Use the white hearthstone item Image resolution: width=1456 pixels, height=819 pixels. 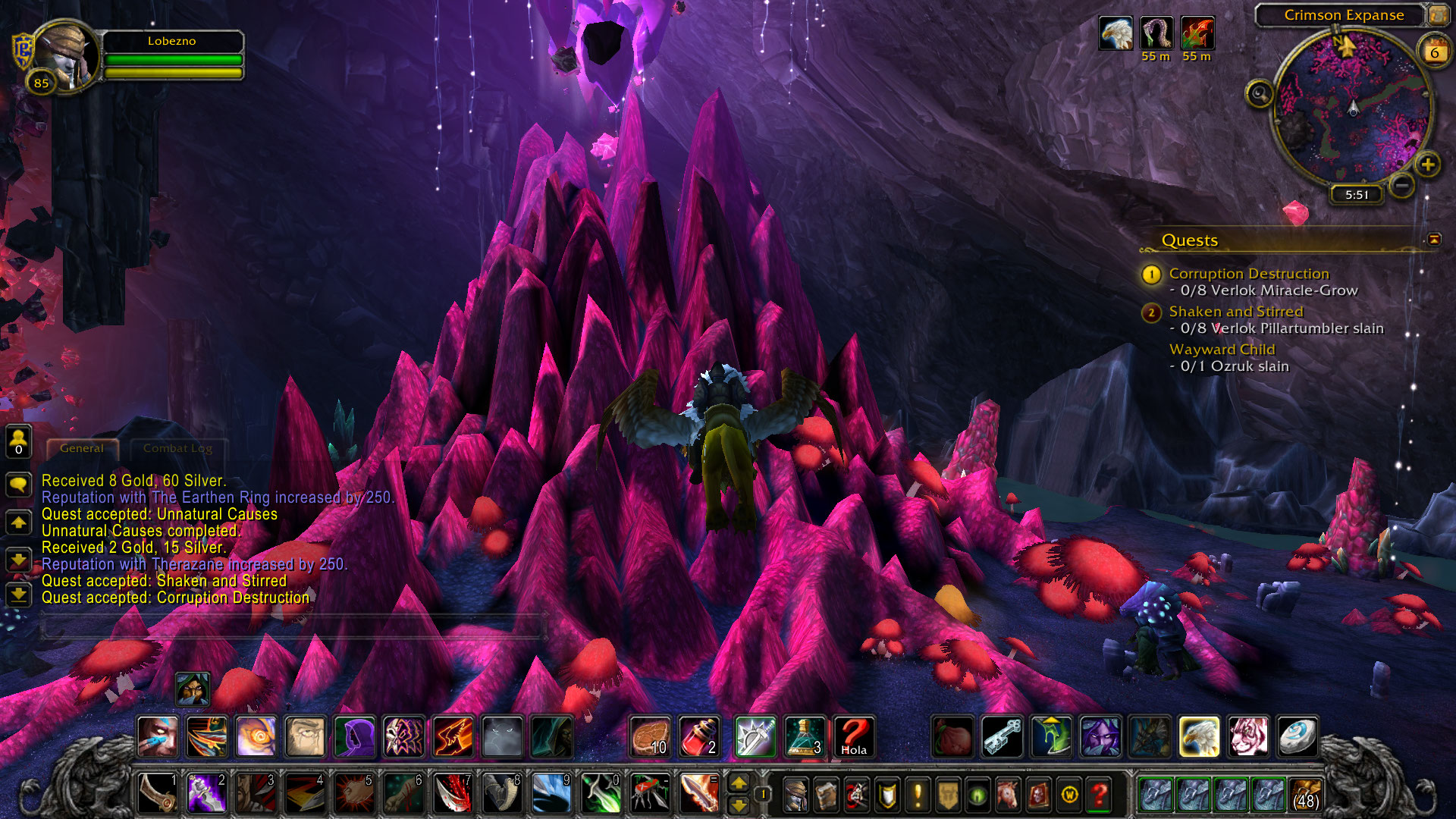(1297, 737)
